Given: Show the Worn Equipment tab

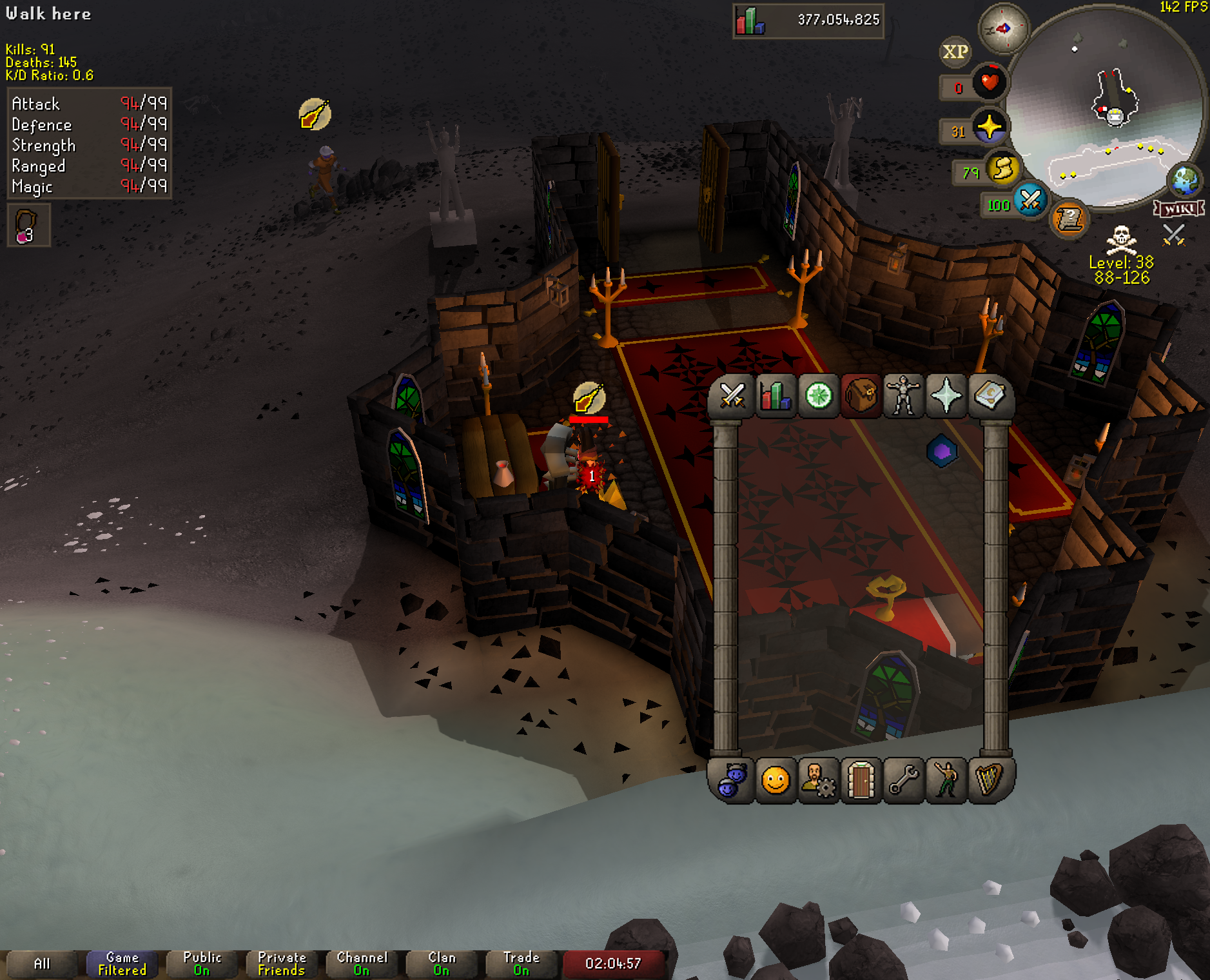Looking at the screenshot, I should [x=903, y=396].
